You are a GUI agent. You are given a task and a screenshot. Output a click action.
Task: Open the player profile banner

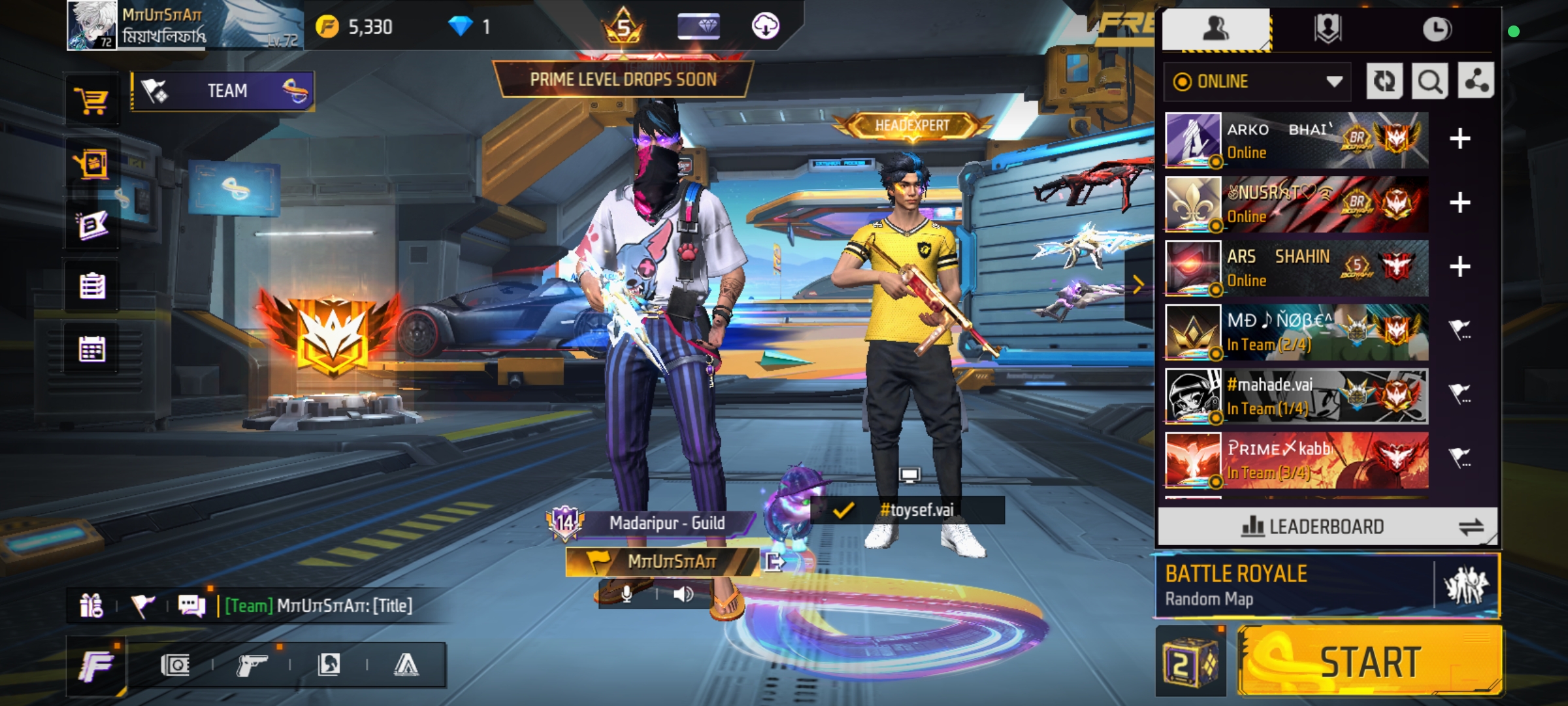click(184, 26)
